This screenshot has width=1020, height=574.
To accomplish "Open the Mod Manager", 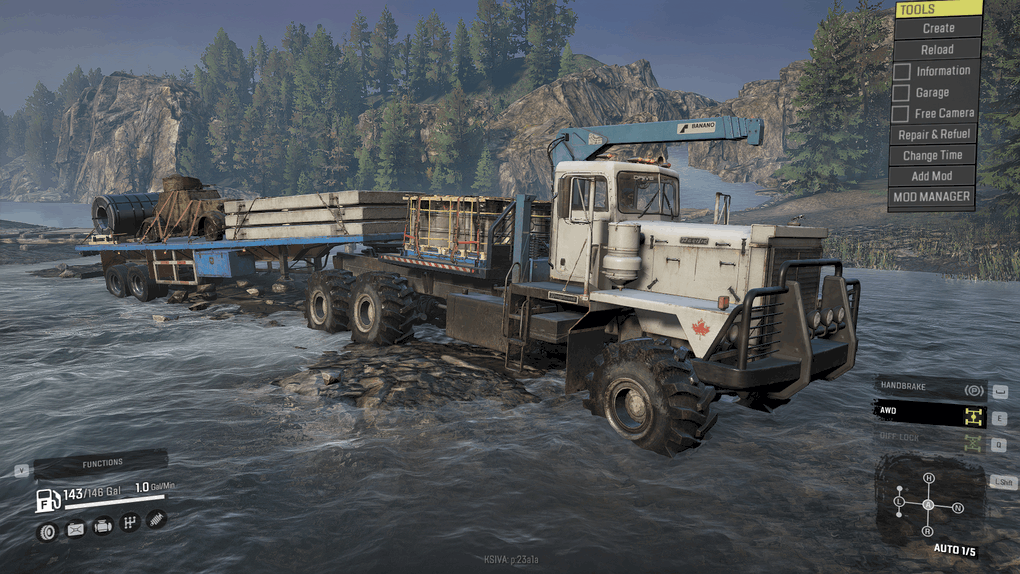I will point(934,197).
